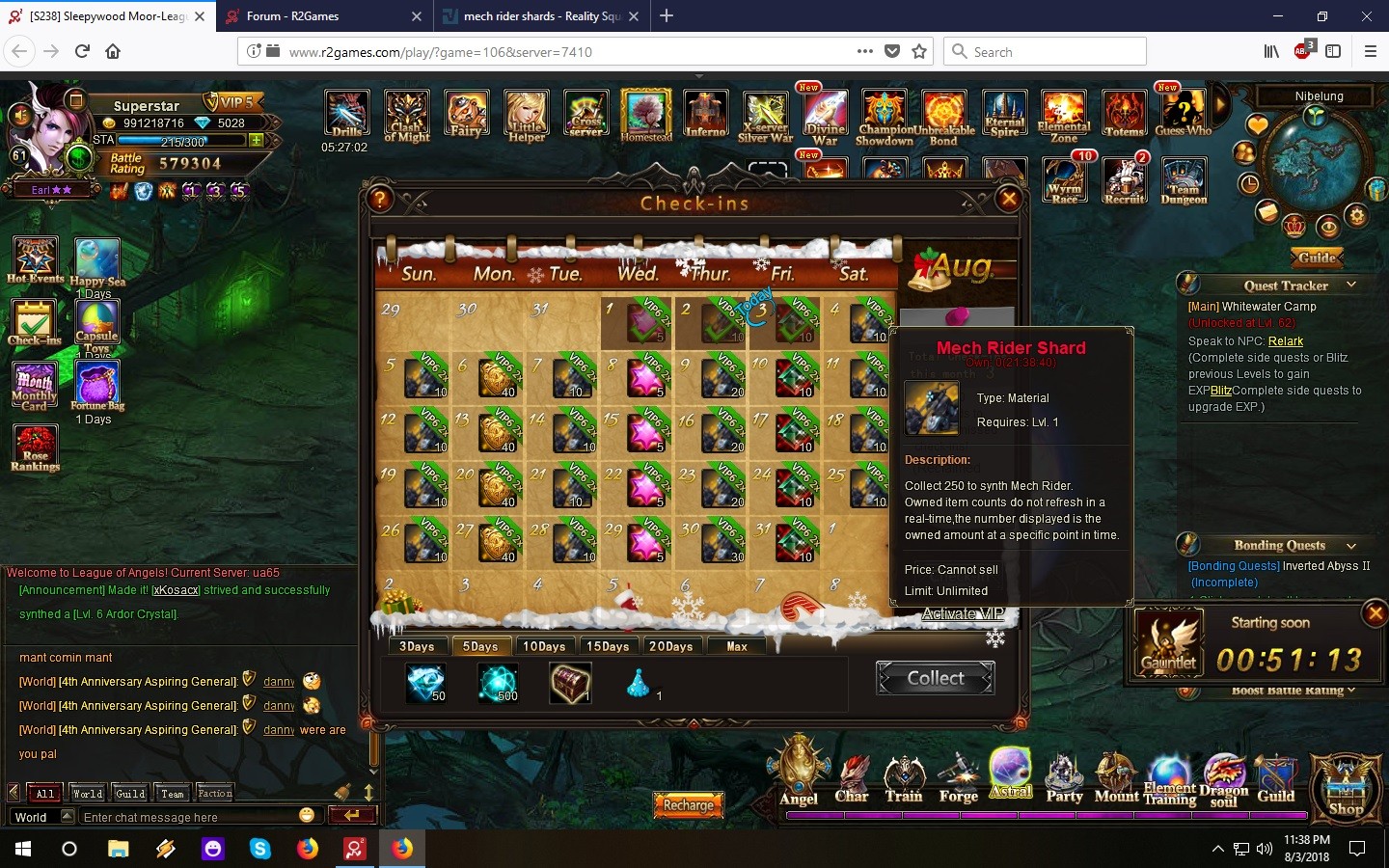
Task: Close the Check-ins window
Action: tap(1009, 199)
